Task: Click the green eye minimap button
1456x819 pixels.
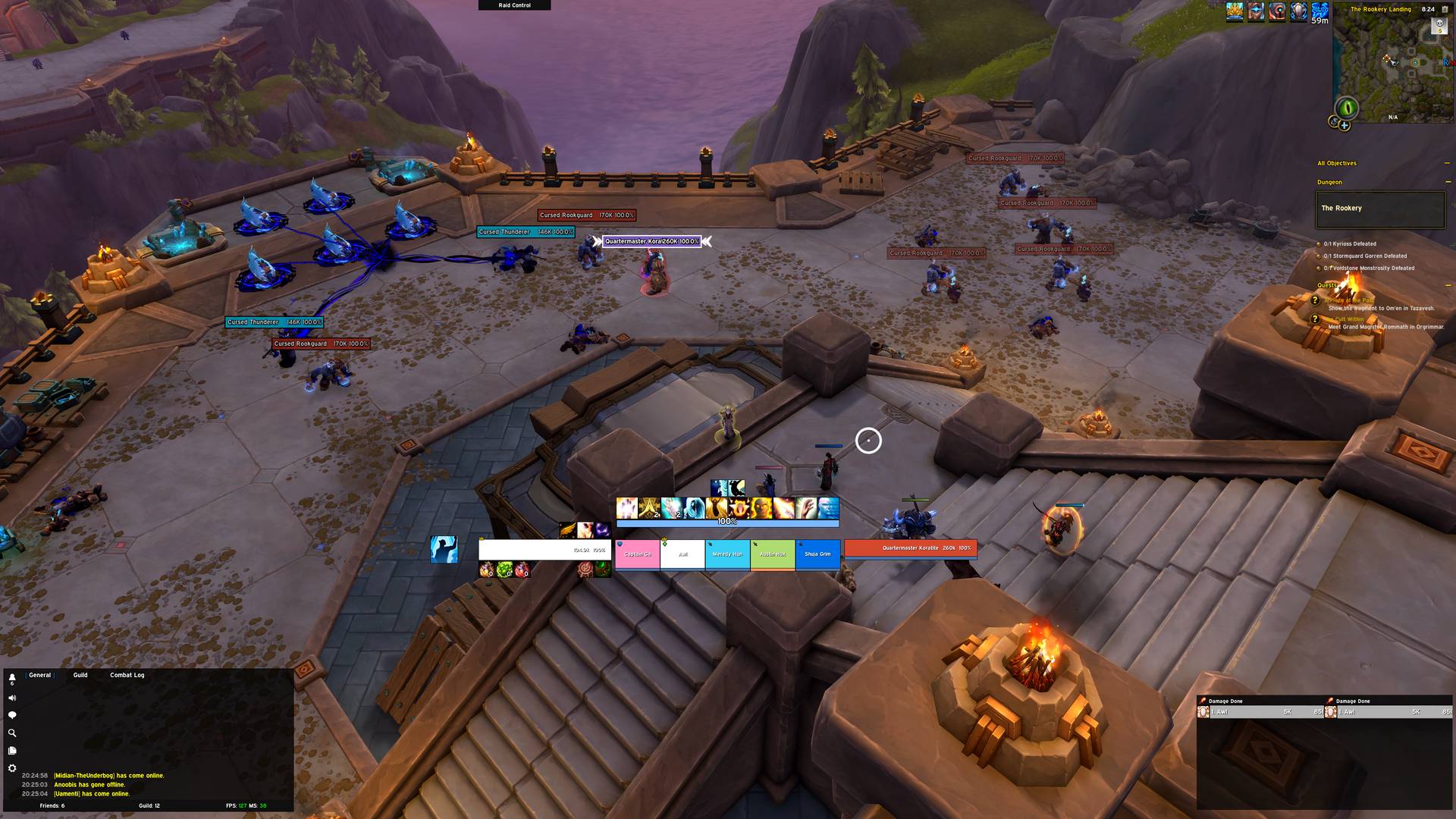Action: click(1347, 107)
